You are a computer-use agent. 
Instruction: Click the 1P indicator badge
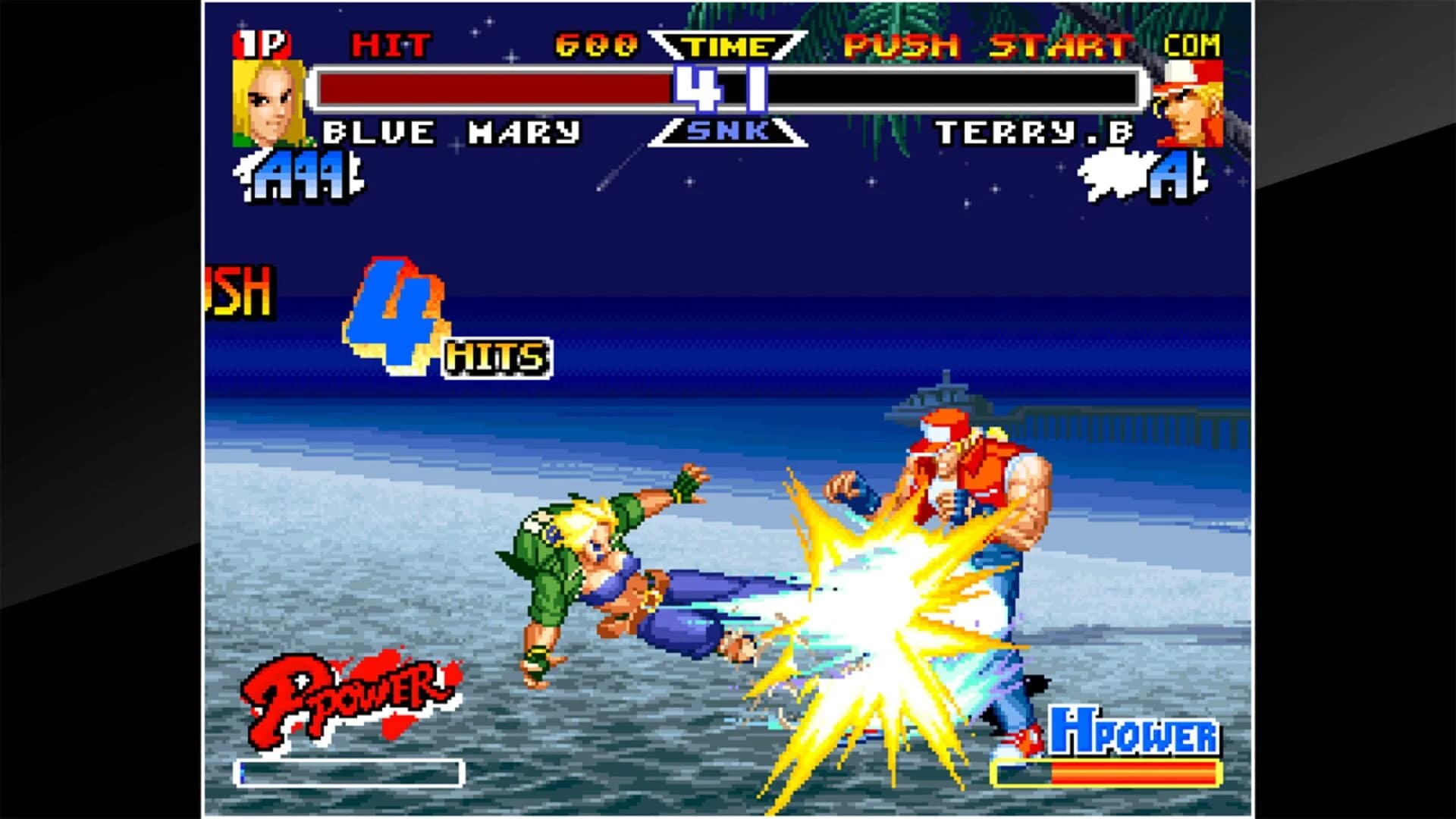tap(262, 44)
